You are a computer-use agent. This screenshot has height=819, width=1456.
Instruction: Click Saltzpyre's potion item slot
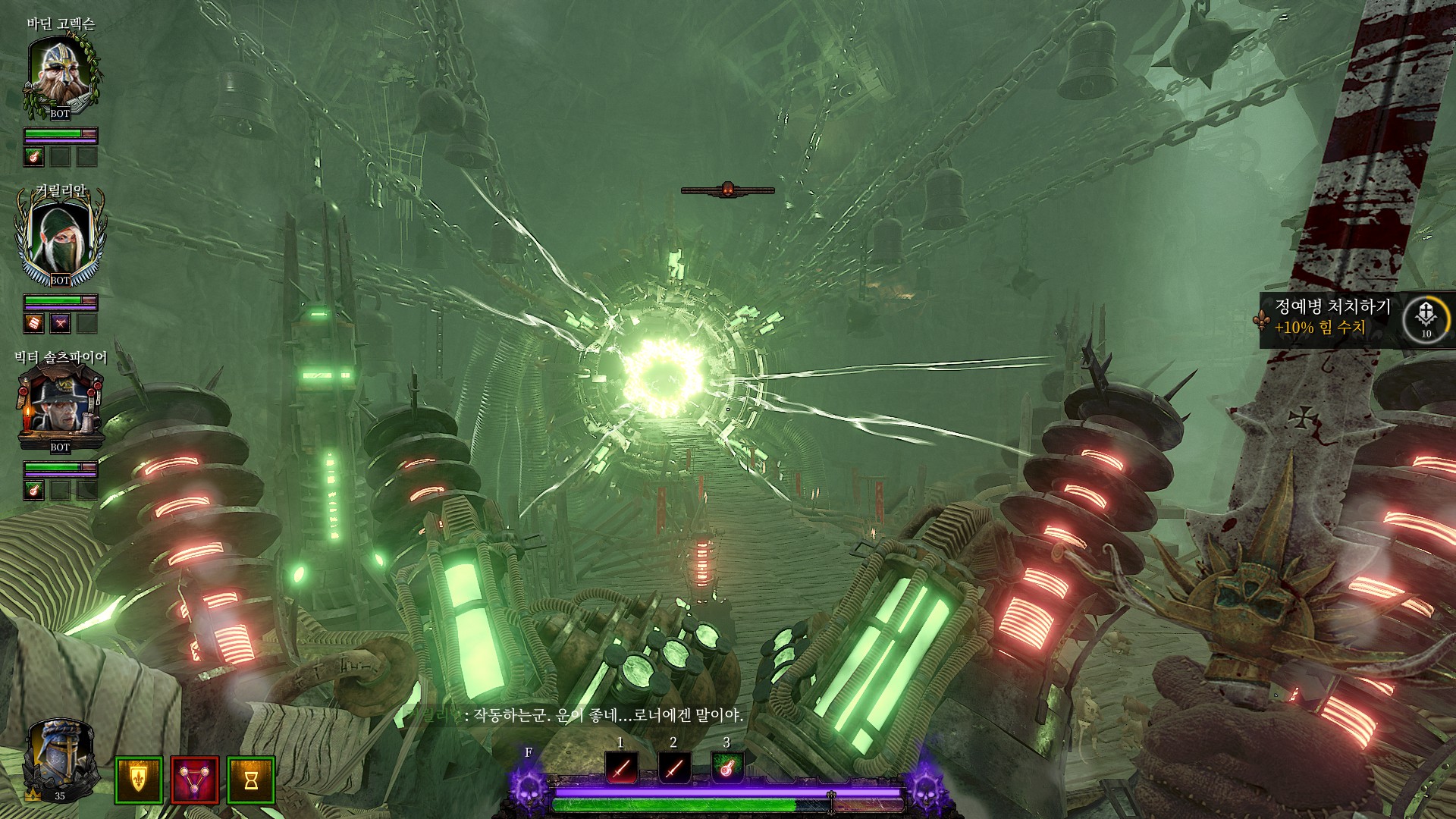tap(33, 490)
